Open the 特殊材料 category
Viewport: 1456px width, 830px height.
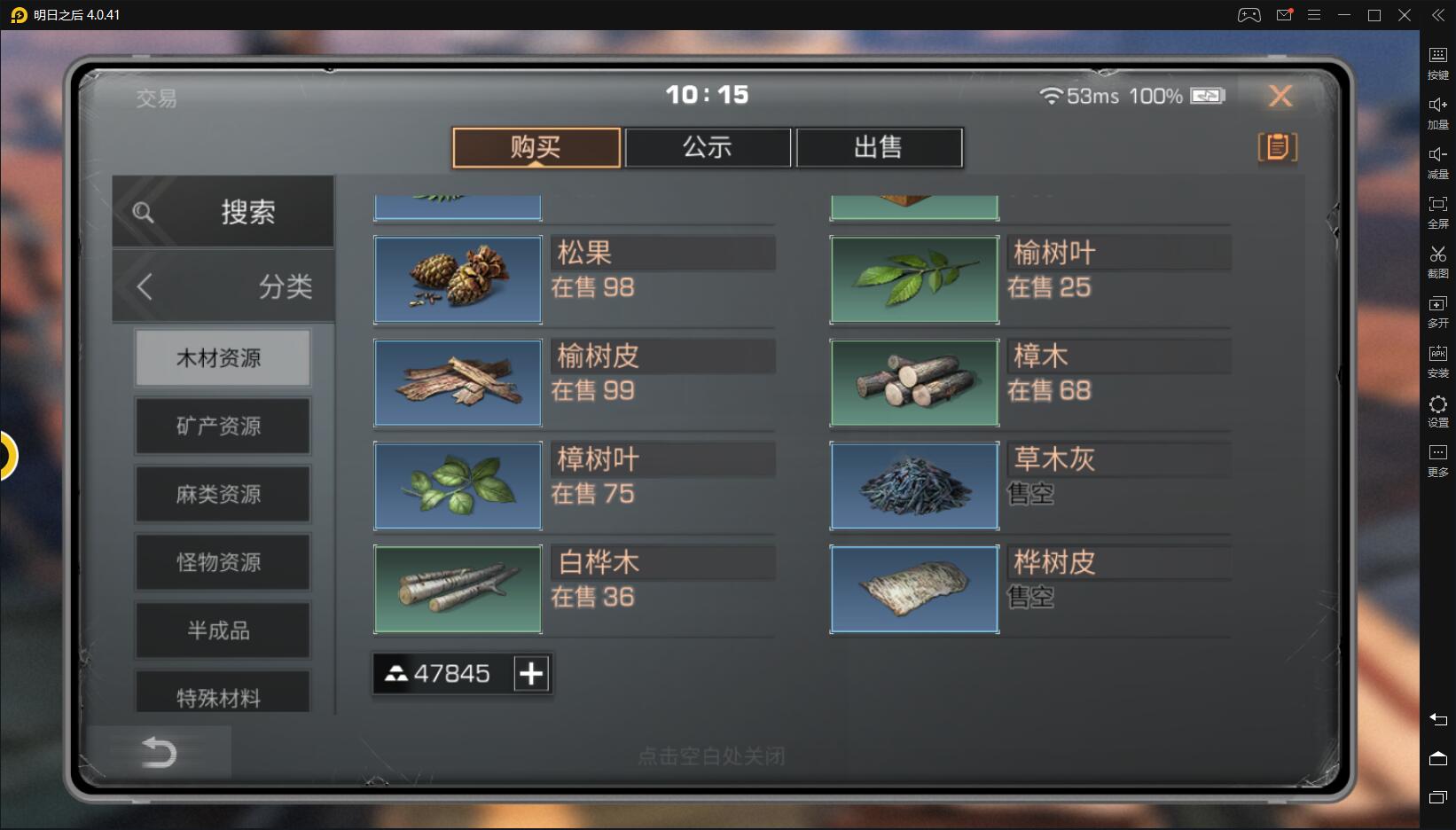click(222, 695)
